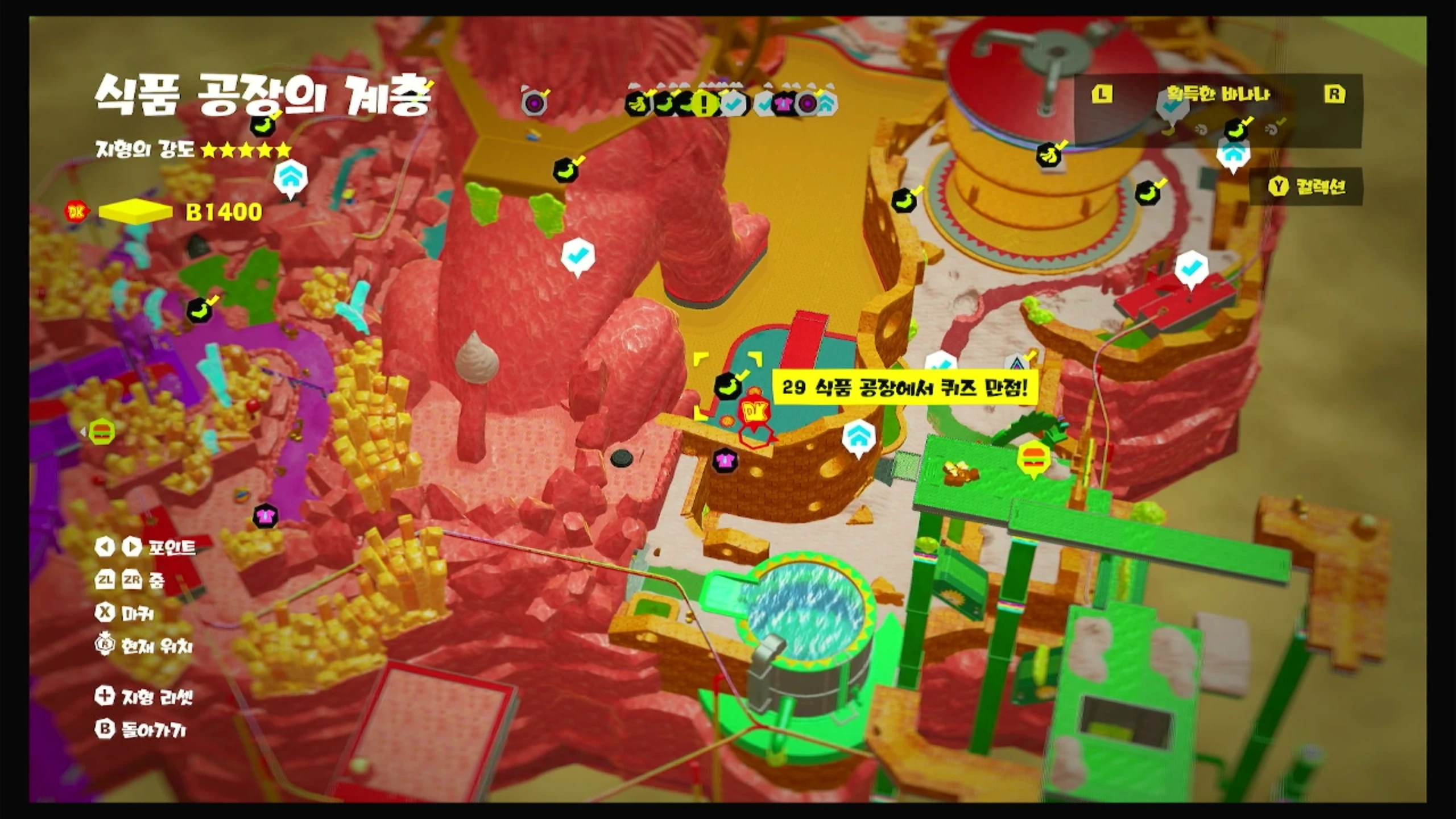Select the burger marker on the green platform

pos(1033,458)
